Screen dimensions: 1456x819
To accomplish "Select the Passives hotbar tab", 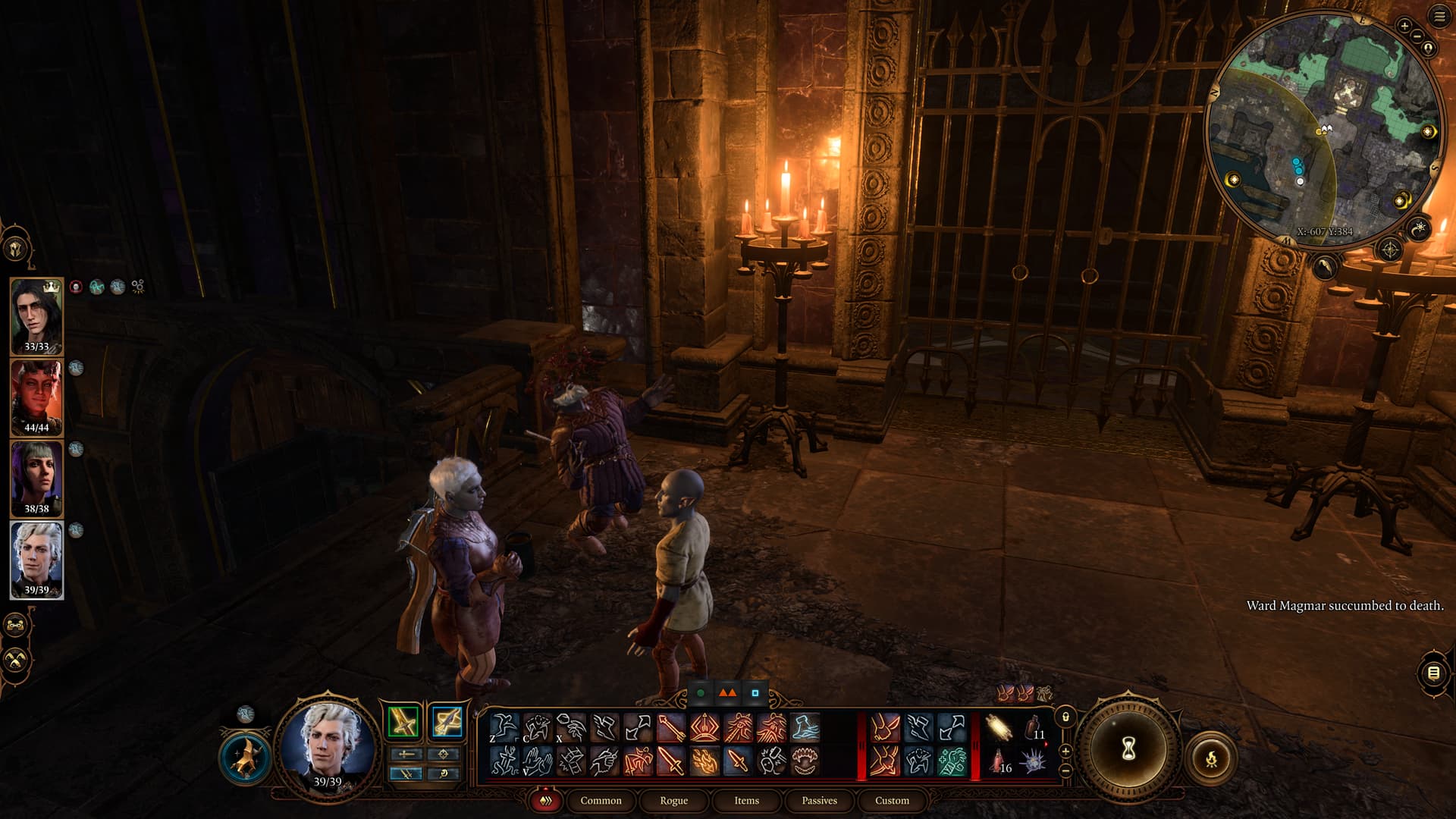I will point(819,801).
